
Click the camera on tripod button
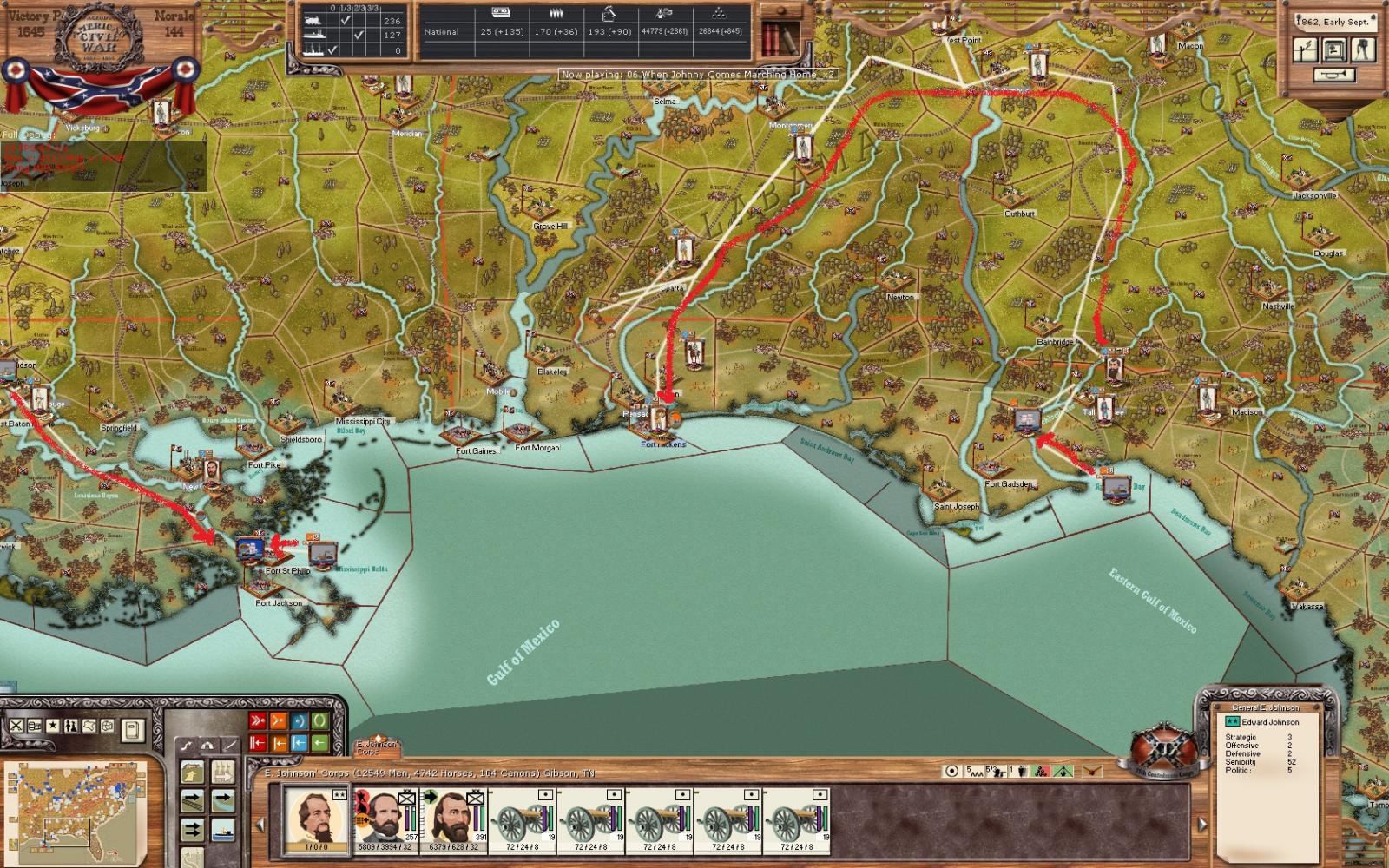click(1363, 50)
